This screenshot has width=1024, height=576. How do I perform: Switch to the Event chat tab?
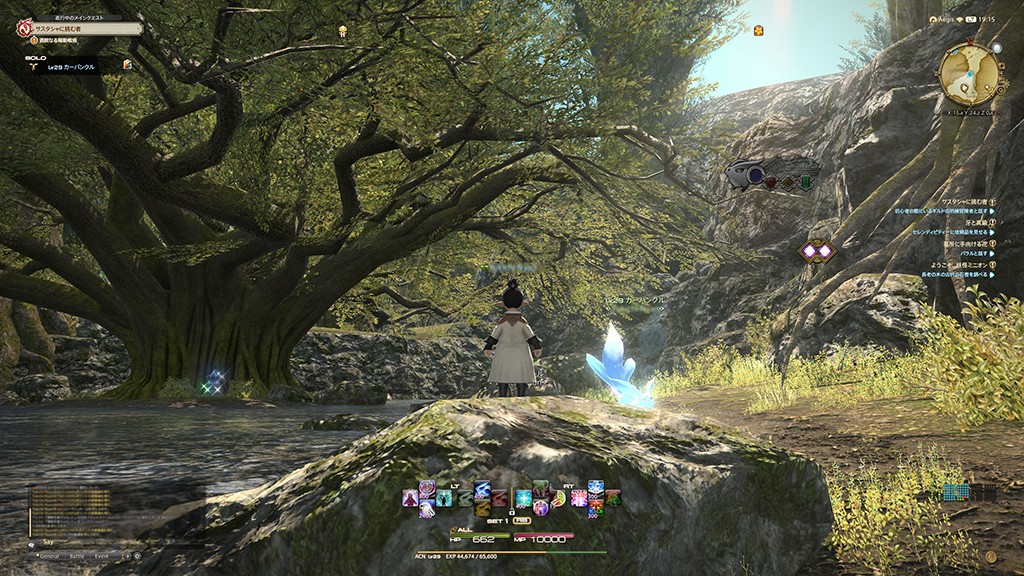(101, 556)
